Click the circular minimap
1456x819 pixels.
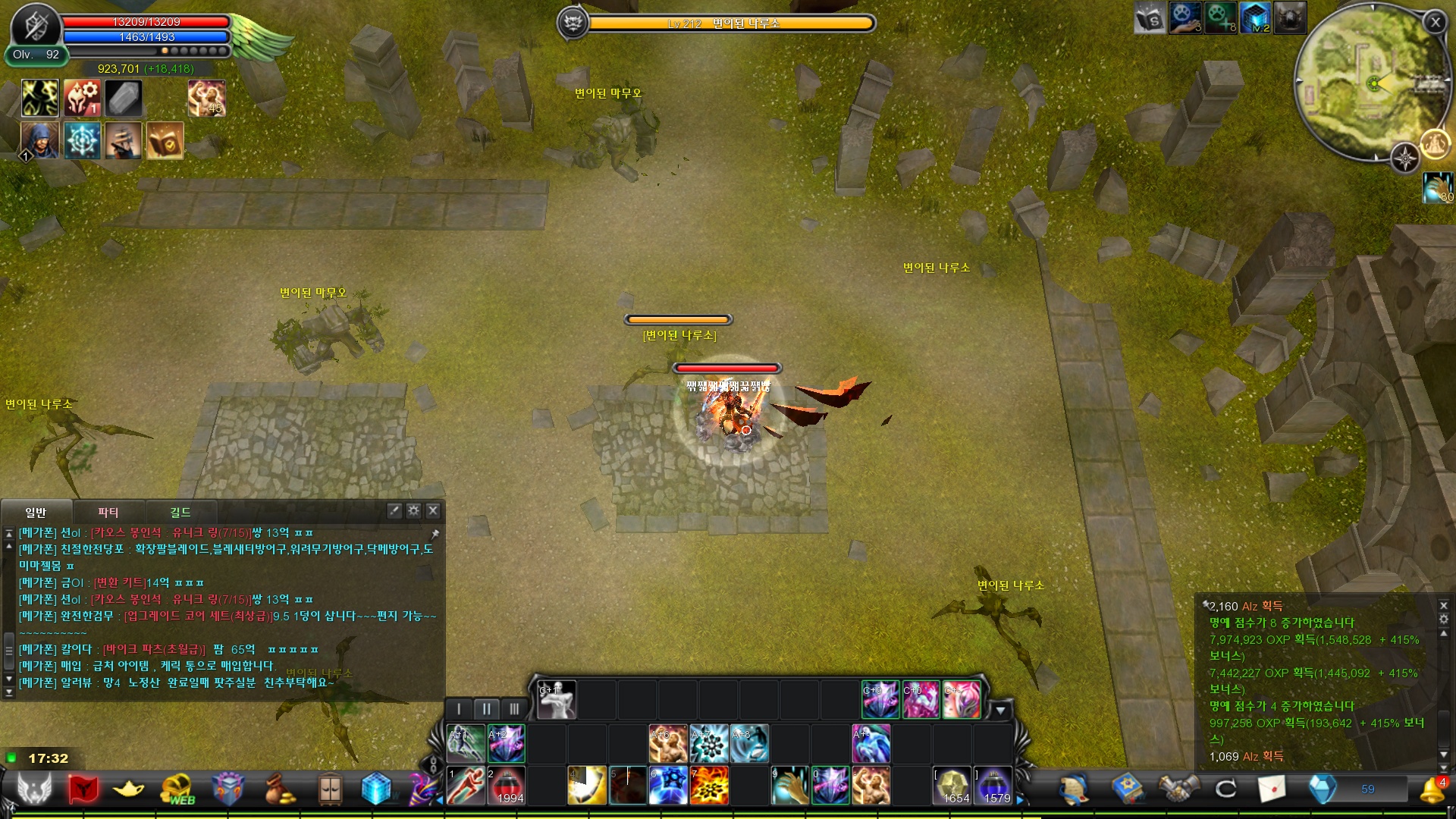(x=1365, y=82)
